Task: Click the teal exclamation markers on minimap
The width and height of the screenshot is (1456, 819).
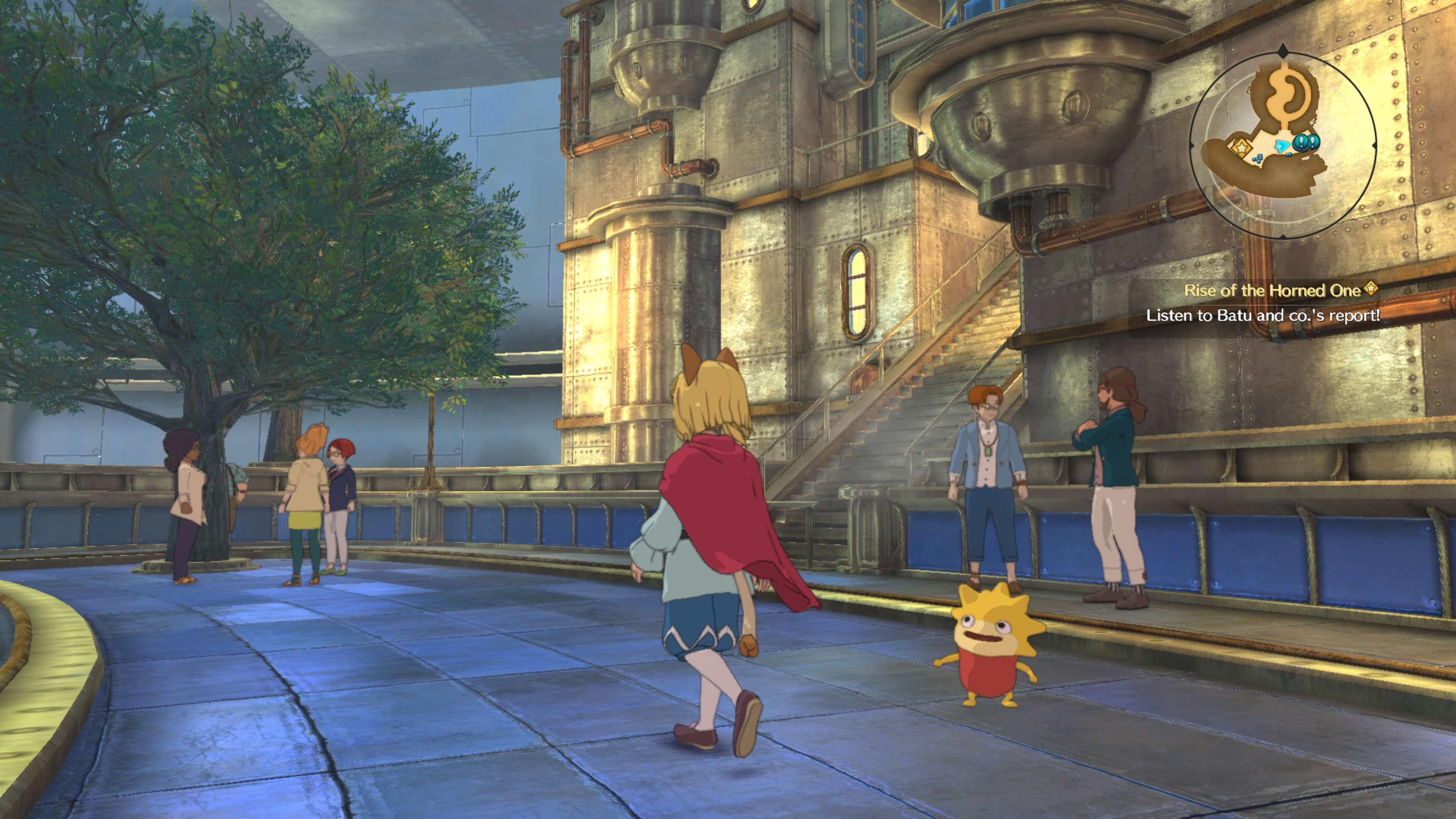Action: pos(1306,142)
